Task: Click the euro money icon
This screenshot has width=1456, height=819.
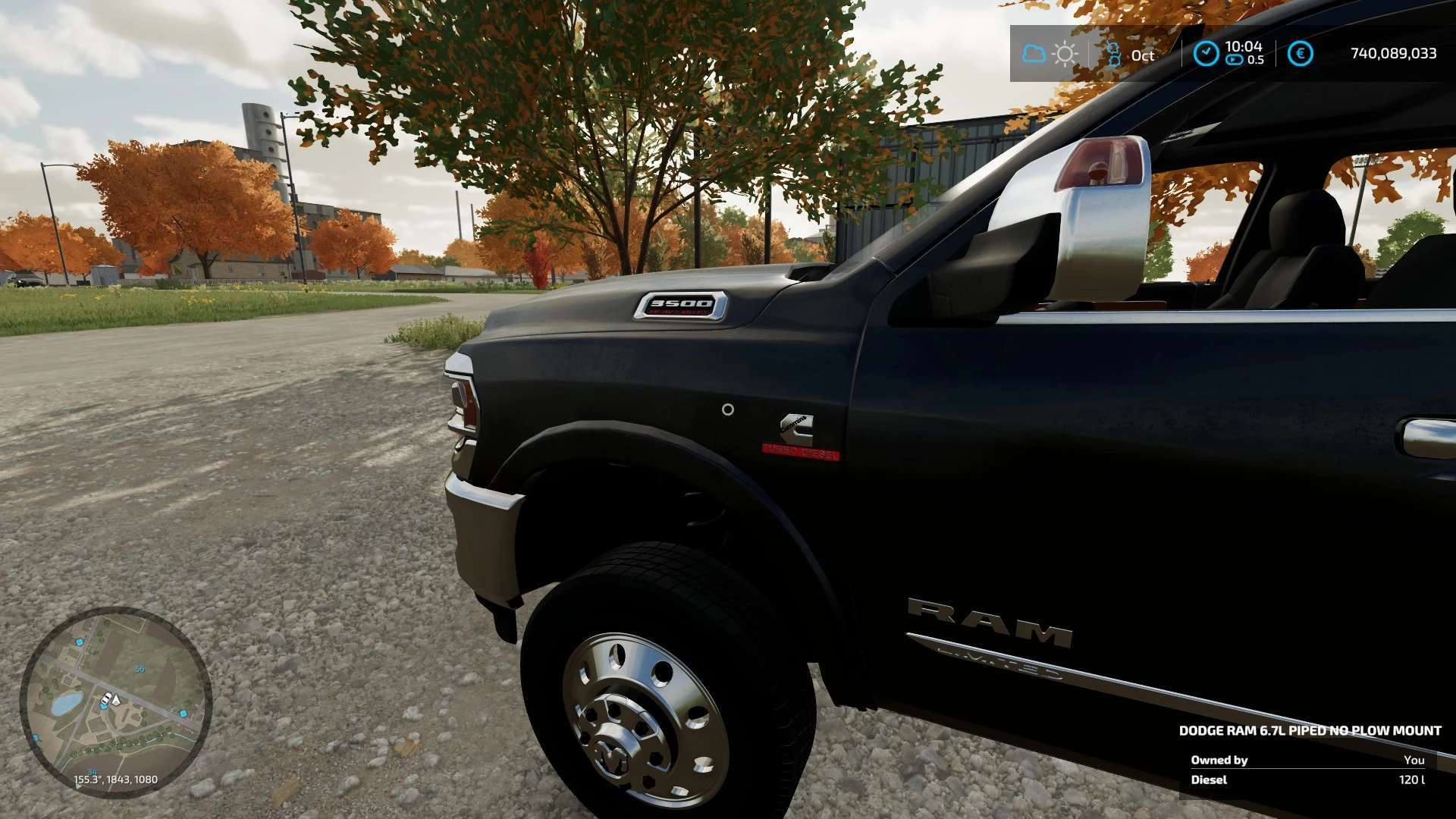Action: [x=1300, y=53]
